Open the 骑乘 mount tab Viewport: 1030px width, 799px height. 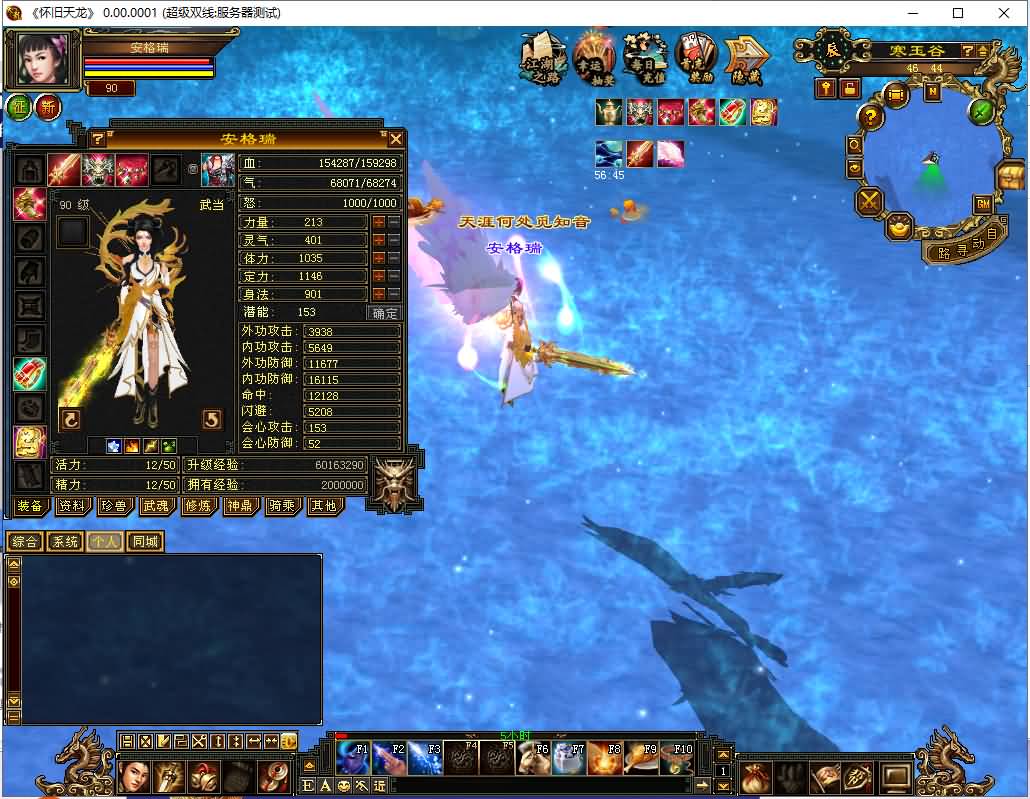pyautogui.click(x=282, y=506)
